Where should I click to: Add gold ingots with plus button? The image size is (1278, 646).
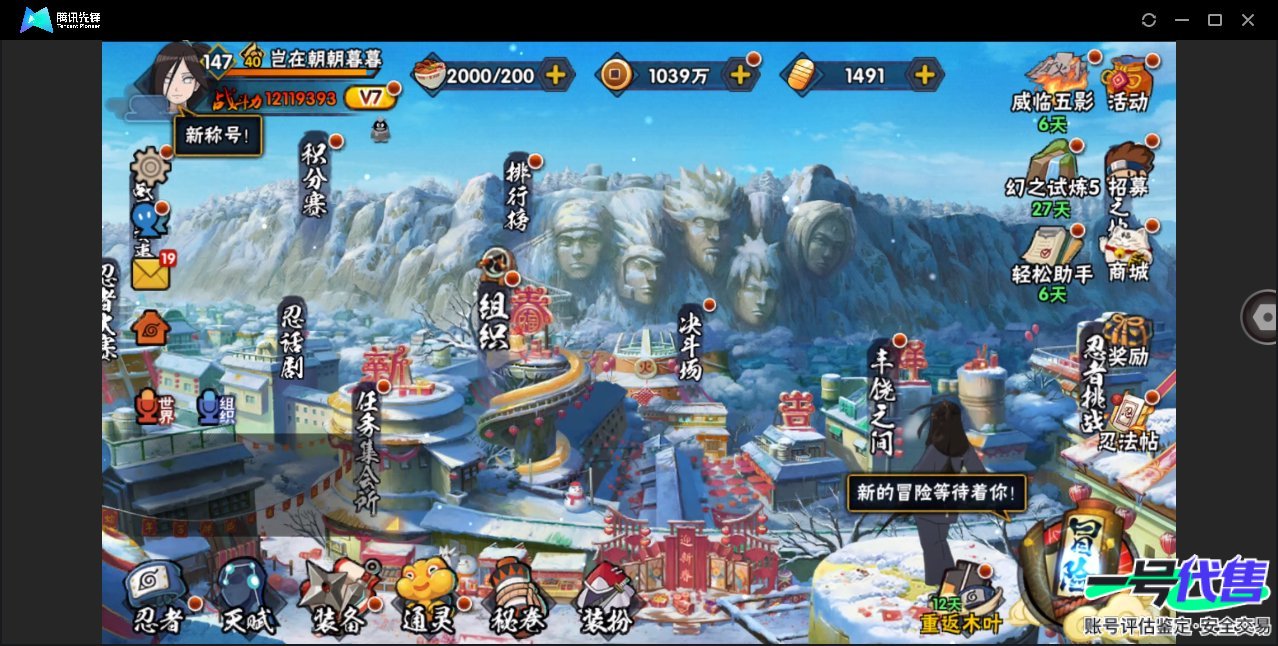(x=925, y=75)
